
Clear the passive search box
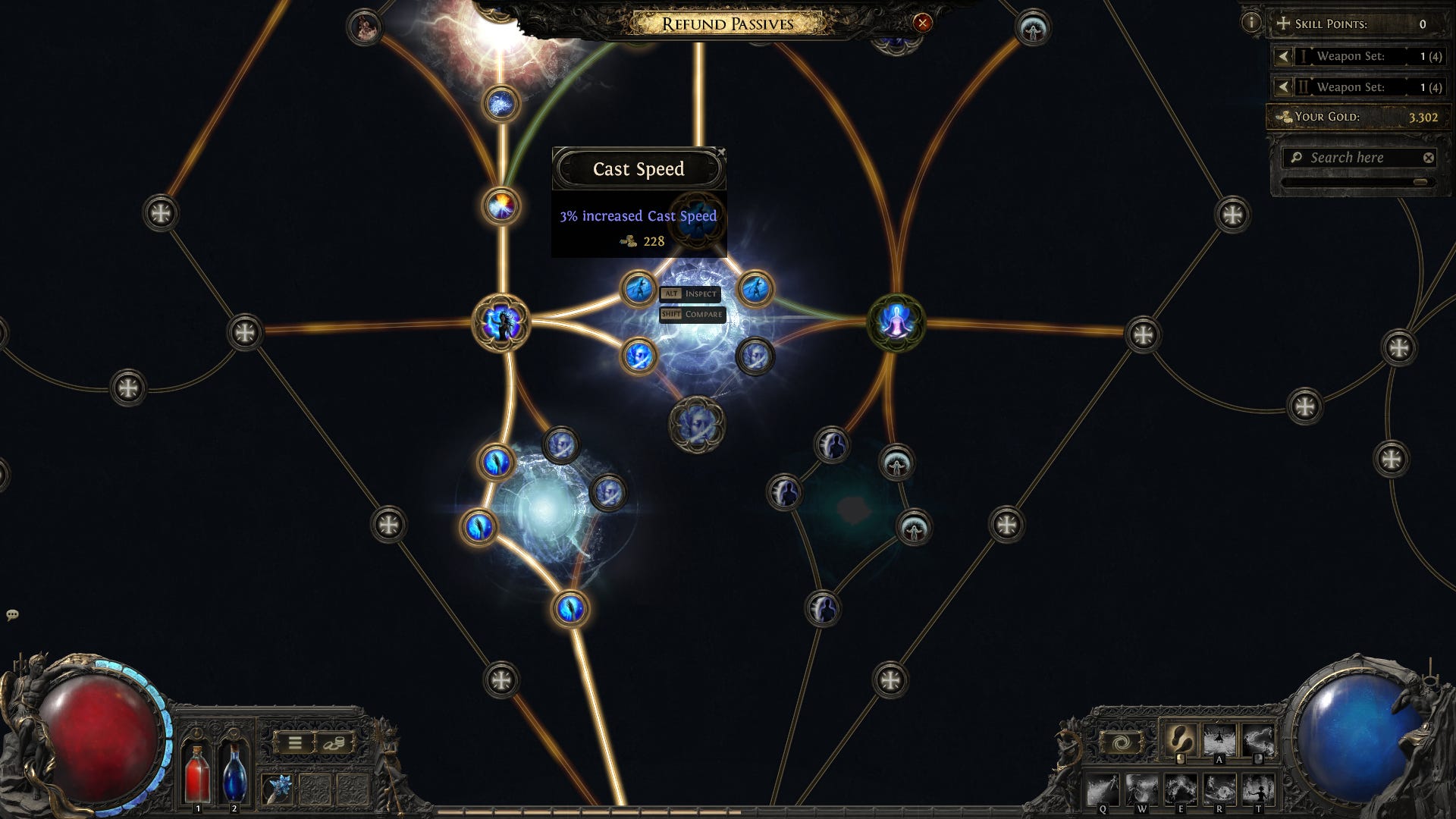coord(1429,158)
